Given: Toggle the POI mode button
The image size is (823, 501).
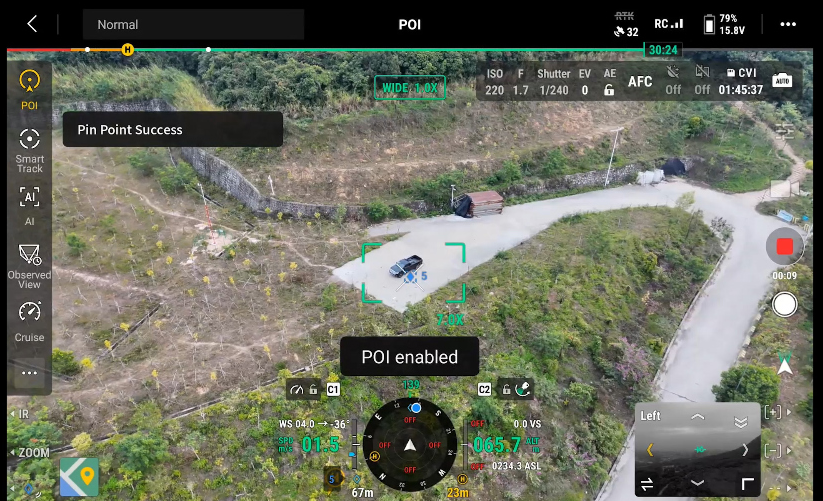Looking at the screenshot, I should [x=30, y=87].
